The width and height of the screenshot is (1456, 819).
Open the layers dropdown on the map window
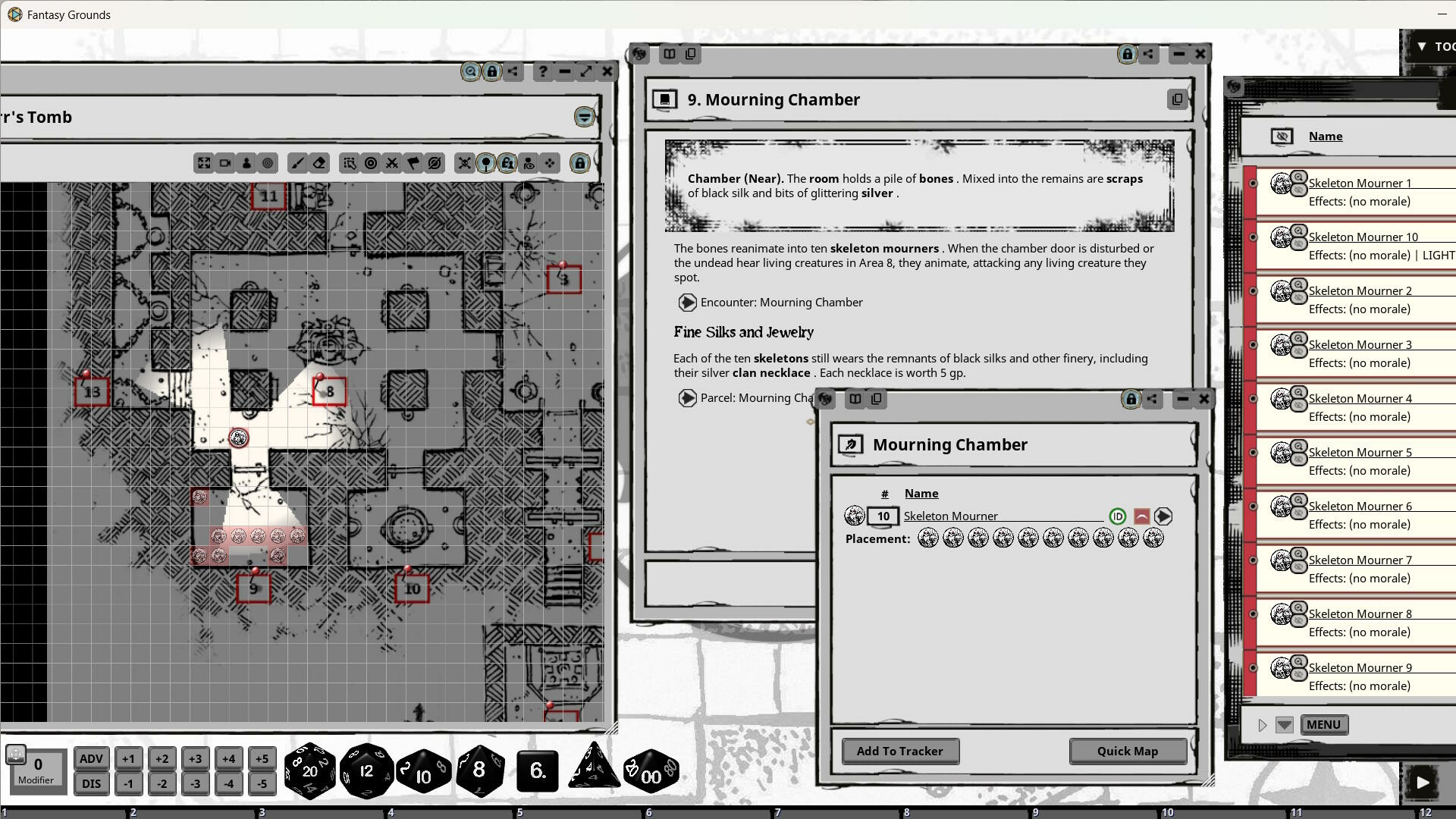tap(583, 117)
